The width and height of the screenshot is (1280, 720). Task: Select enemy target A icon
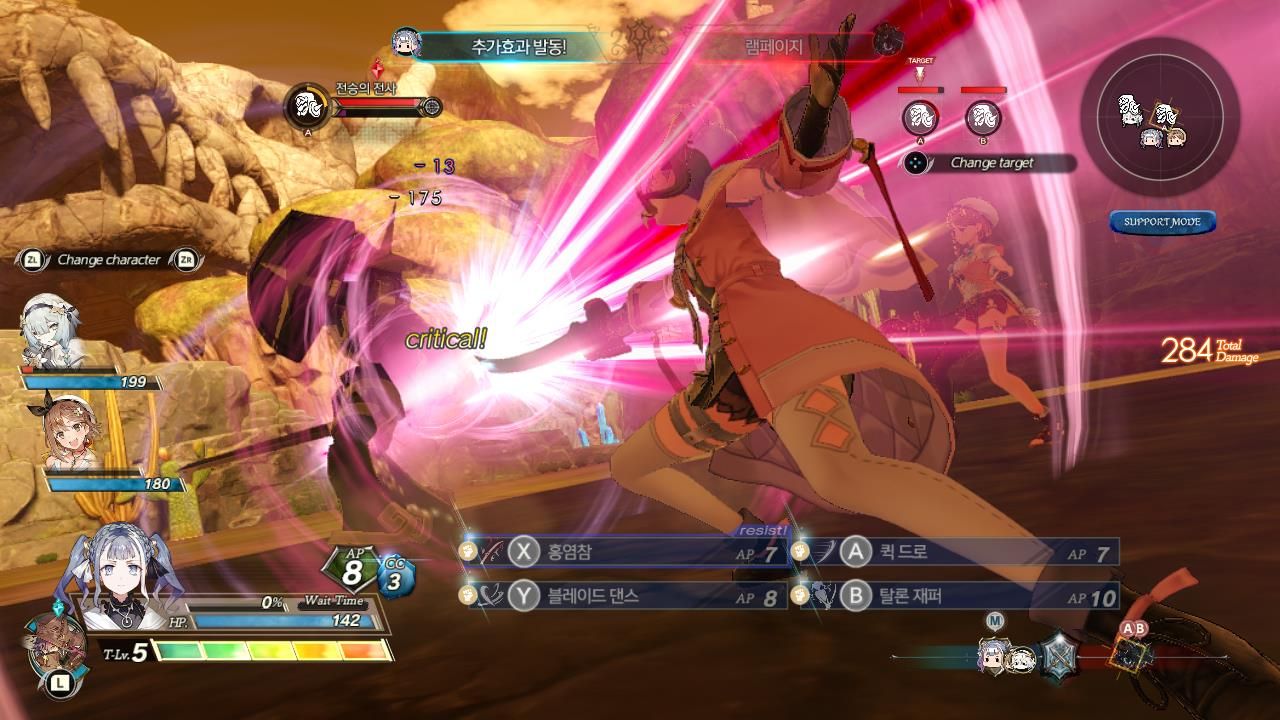(x=920, y=118)
